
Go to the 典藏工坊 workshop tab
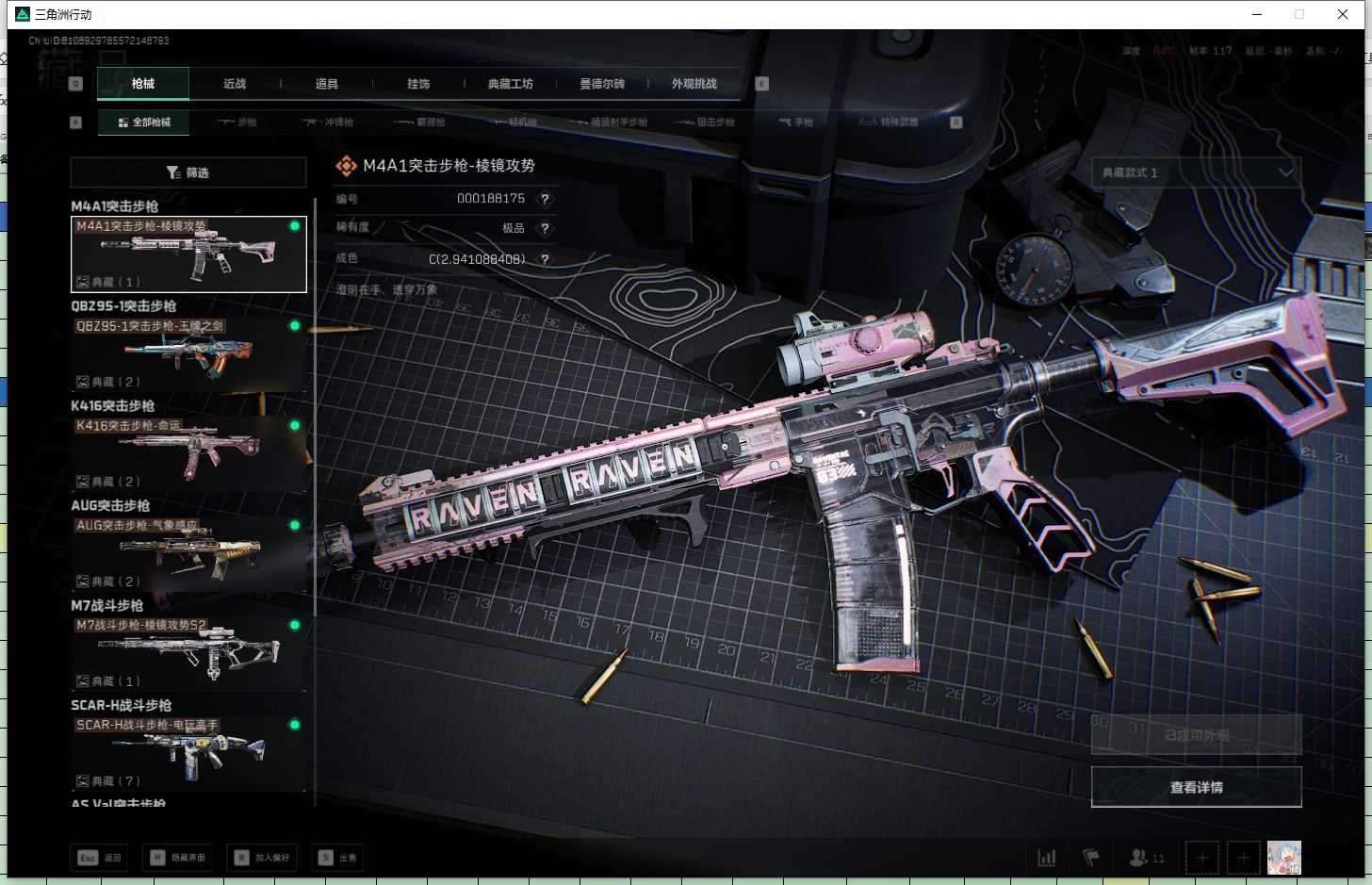coord(510,84)
